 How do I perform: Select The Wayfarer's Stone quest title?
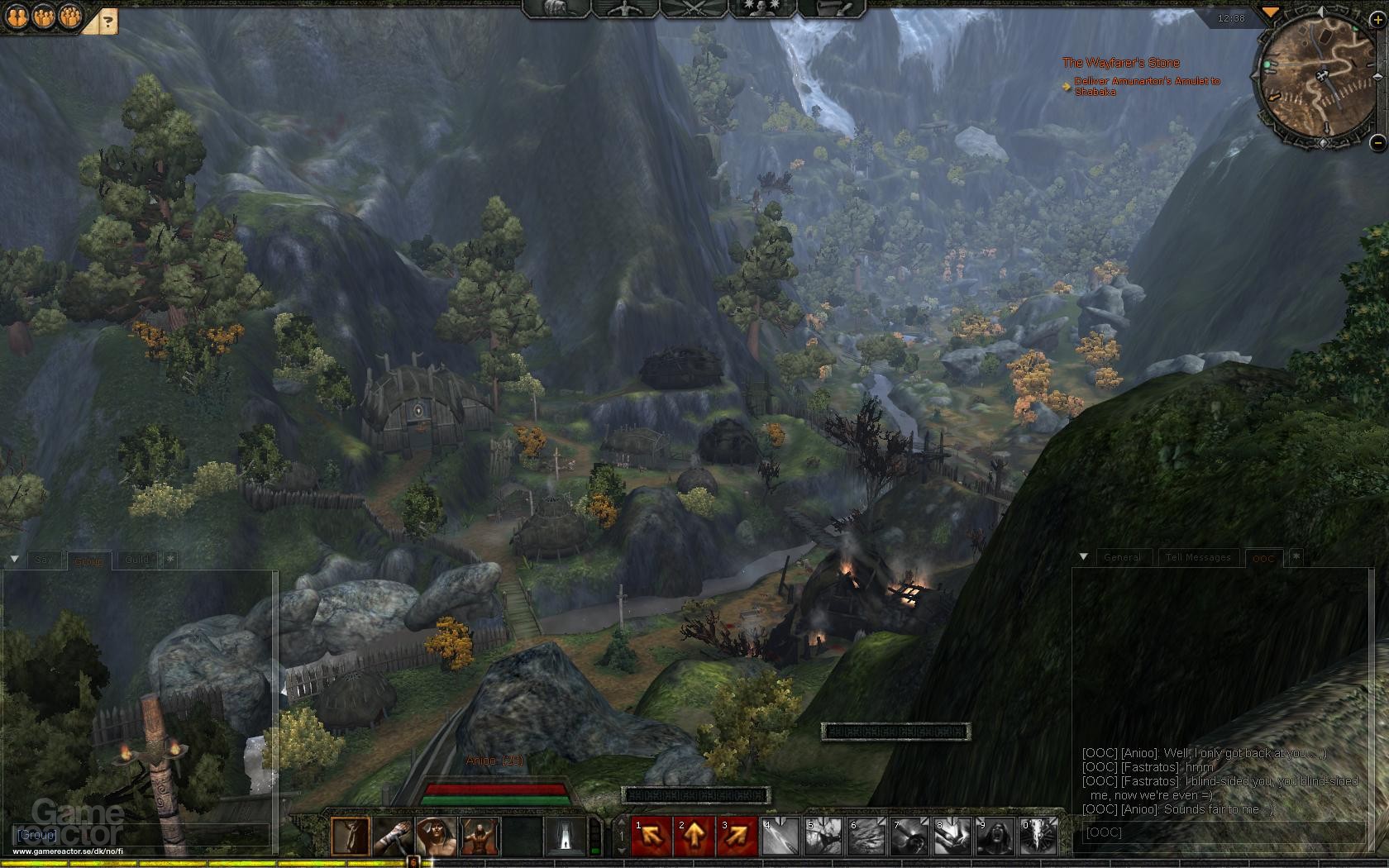pyautogui.click(x=1122, y=62)
